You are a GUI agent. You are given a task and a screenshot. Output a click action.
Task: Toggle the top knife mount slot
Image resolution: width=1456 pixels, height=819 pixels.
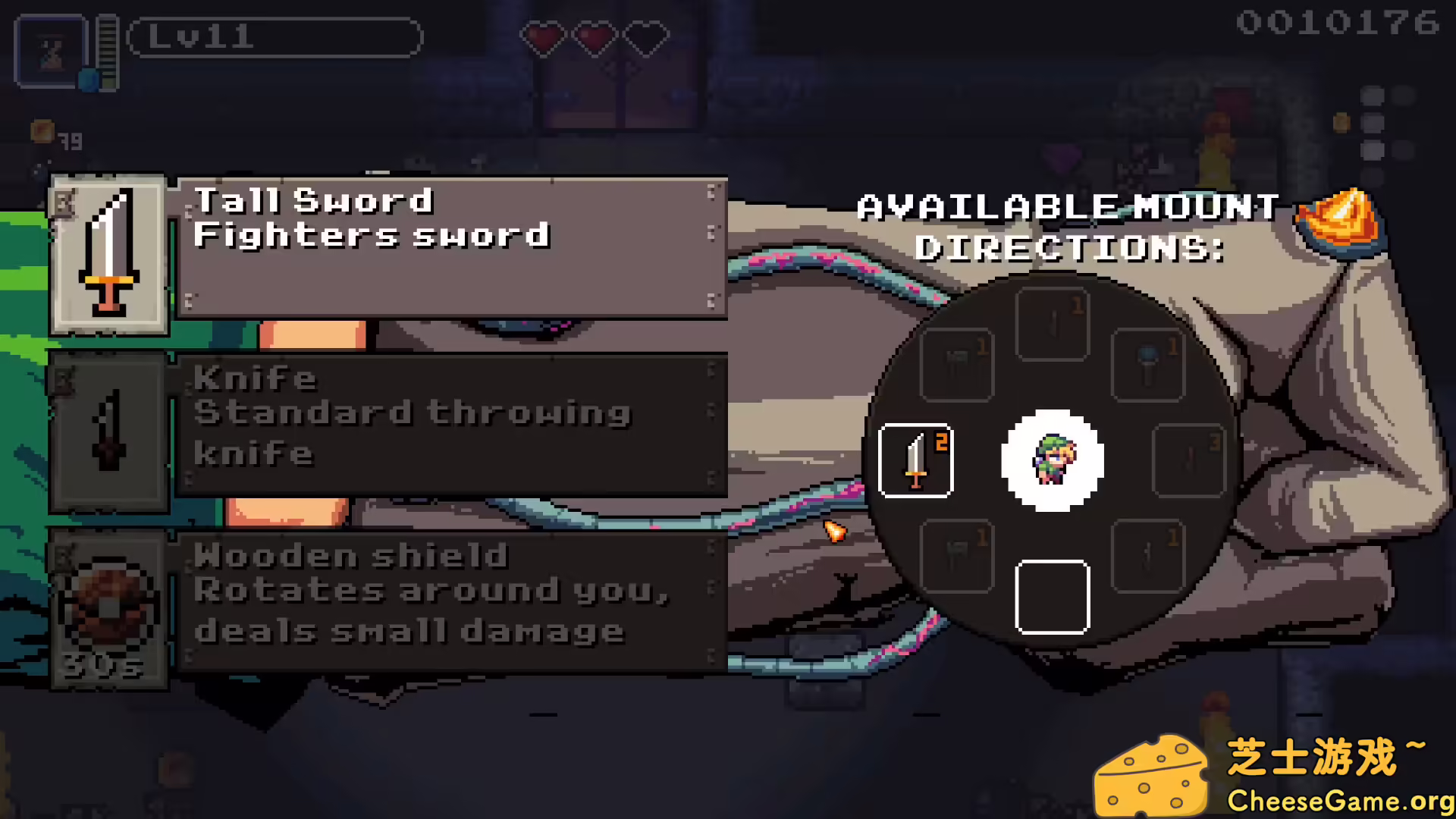(x=1053, y=322)
